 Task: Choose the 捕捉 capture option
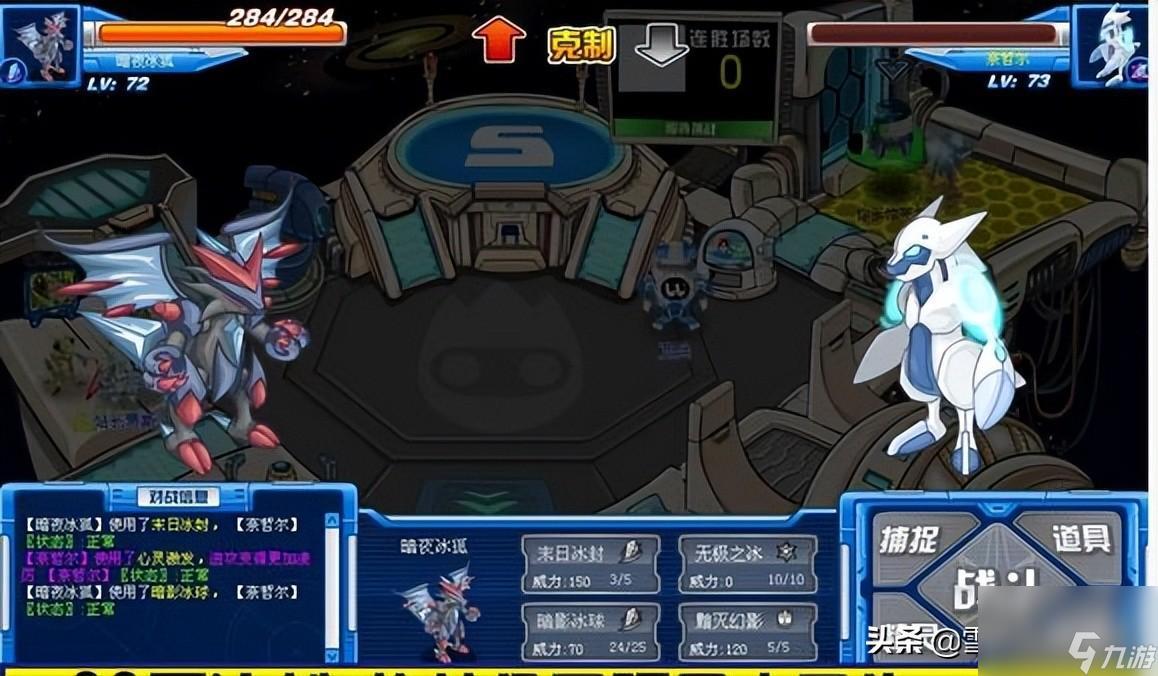[910, 541]
